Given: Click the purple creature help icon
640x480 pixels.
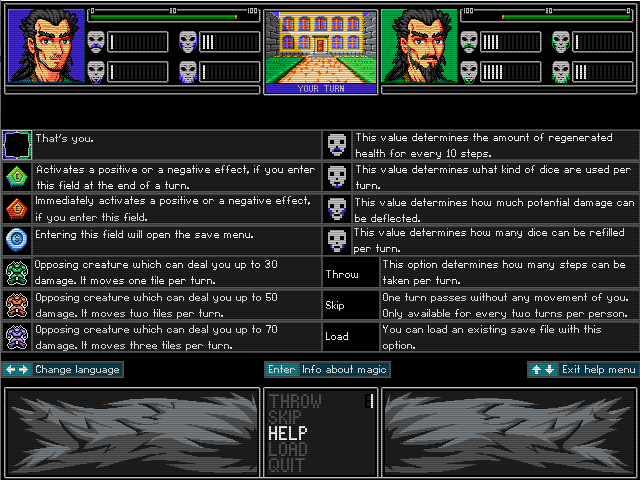Looking at the screenshot, I should click(x=17, y=336).
